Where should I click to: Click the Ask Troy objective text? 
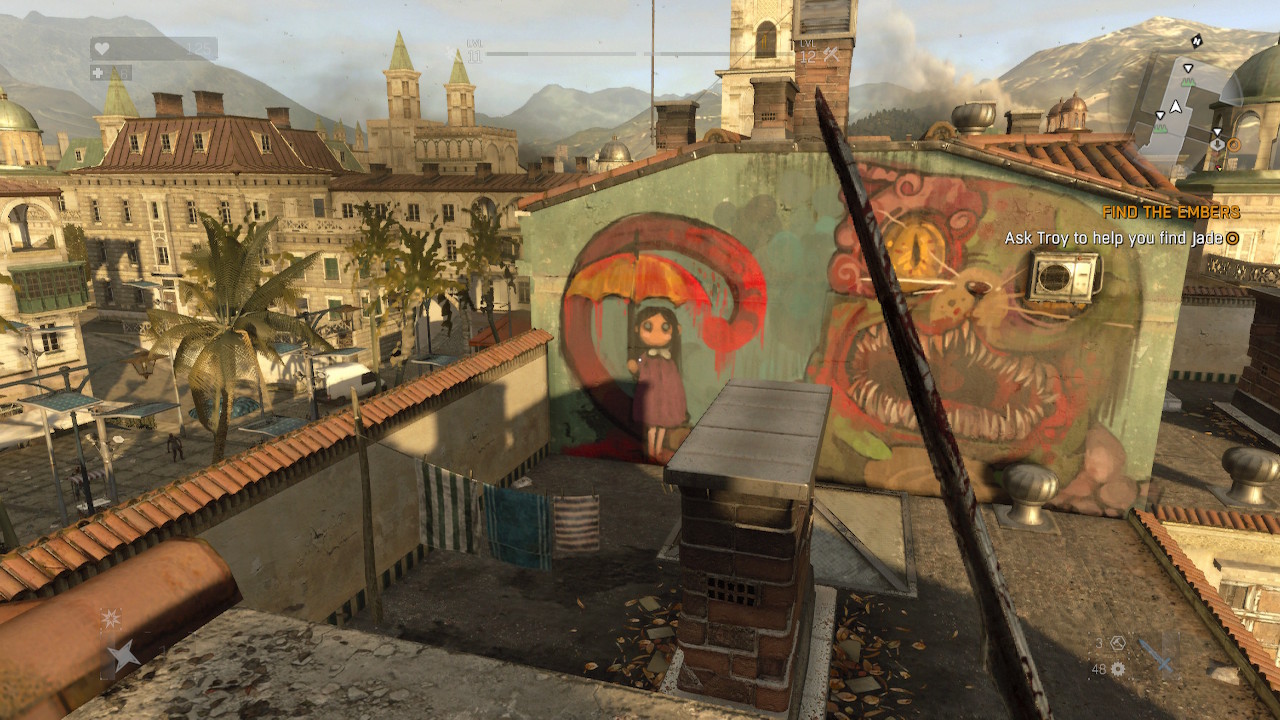click(x=1114, y=238)
